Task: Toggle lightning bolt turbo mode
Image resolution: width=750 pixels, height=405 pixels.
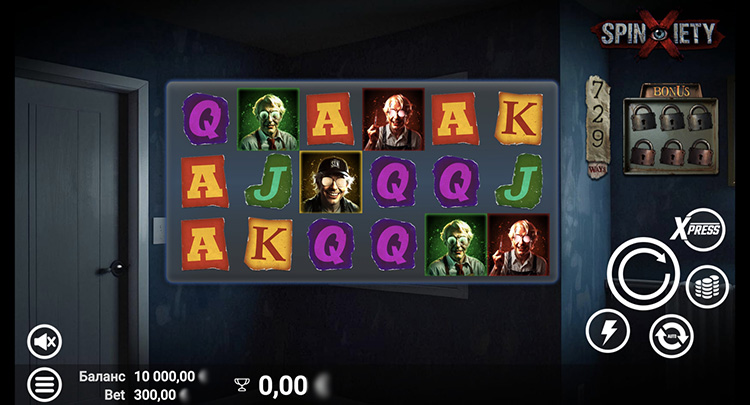Action: pyautogui.click(x=608, y=331)
